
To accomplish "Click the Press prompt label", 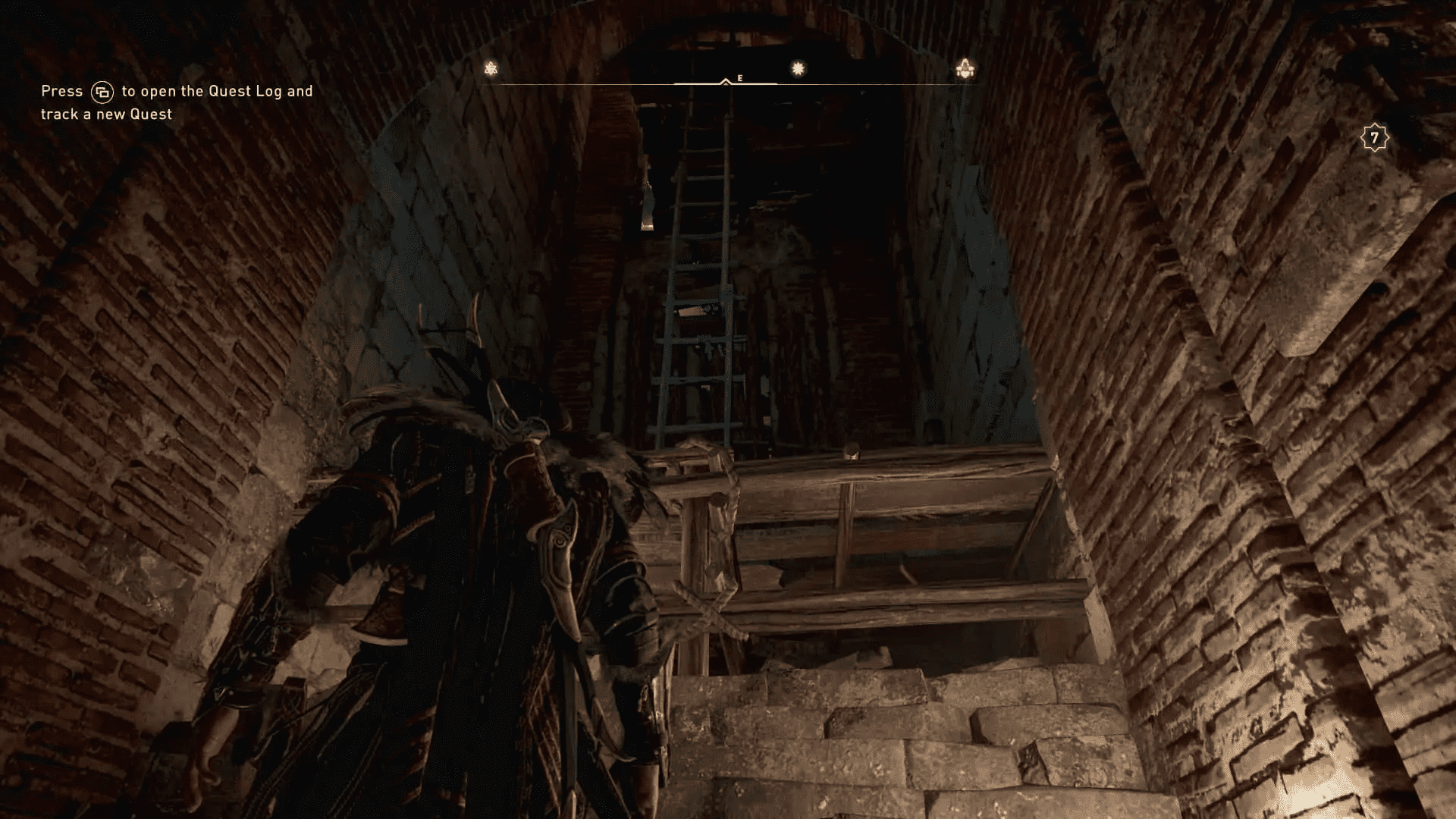I will click(61, 90).
